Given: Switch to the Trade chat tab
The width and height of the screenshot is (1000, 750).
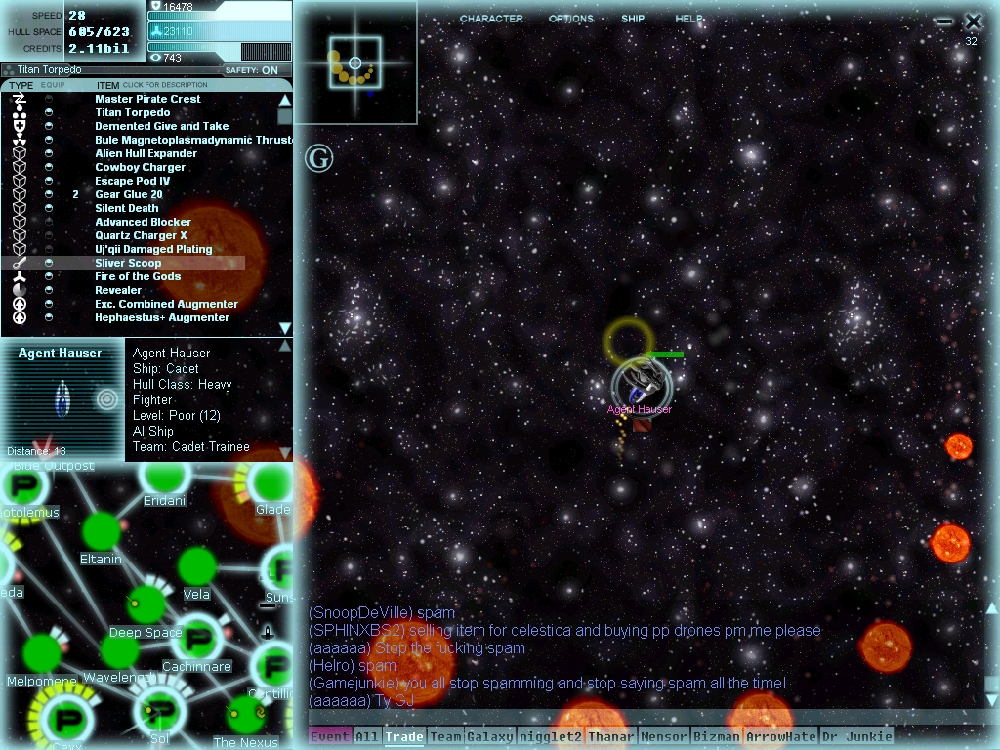Looking at the screenshot, I should 404,737.
